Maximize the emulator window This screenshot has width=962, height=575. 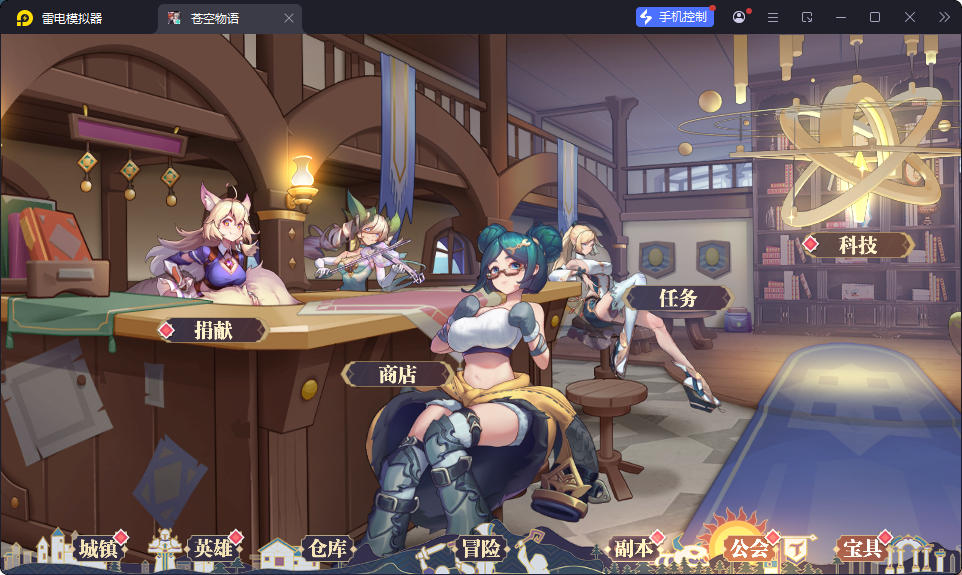click(x=875, y=17)
